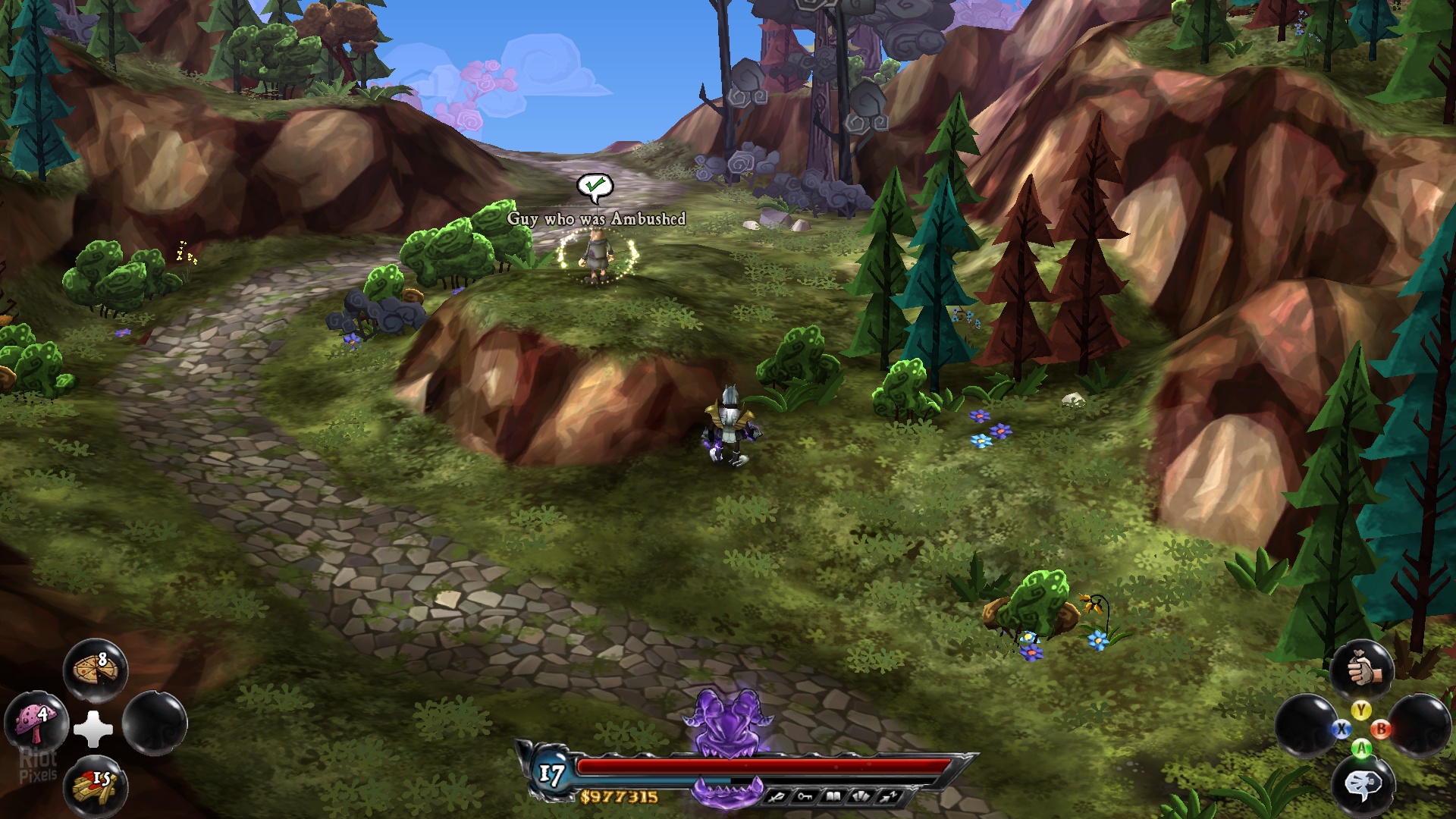Trigger the speech bubble talk action
The width and height of the screenshot is (1456, 819).
[x=1363, y=786]
